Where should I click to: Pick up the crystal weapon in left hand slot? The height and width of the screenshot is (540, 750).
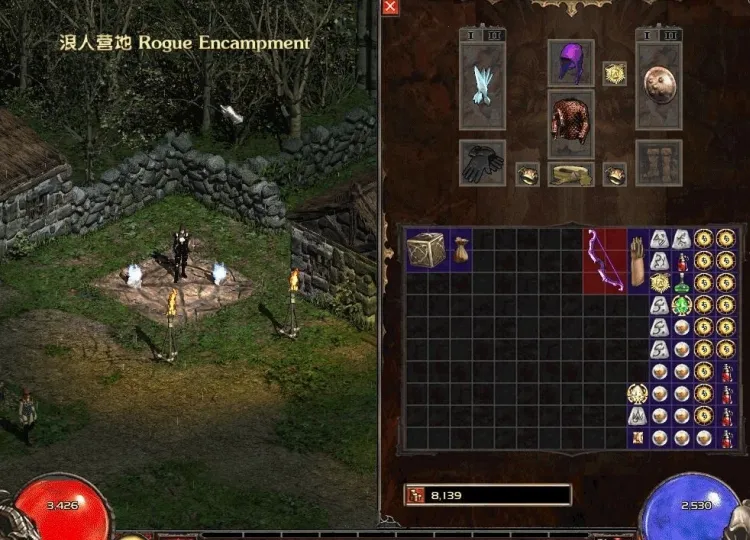(482, 86)
